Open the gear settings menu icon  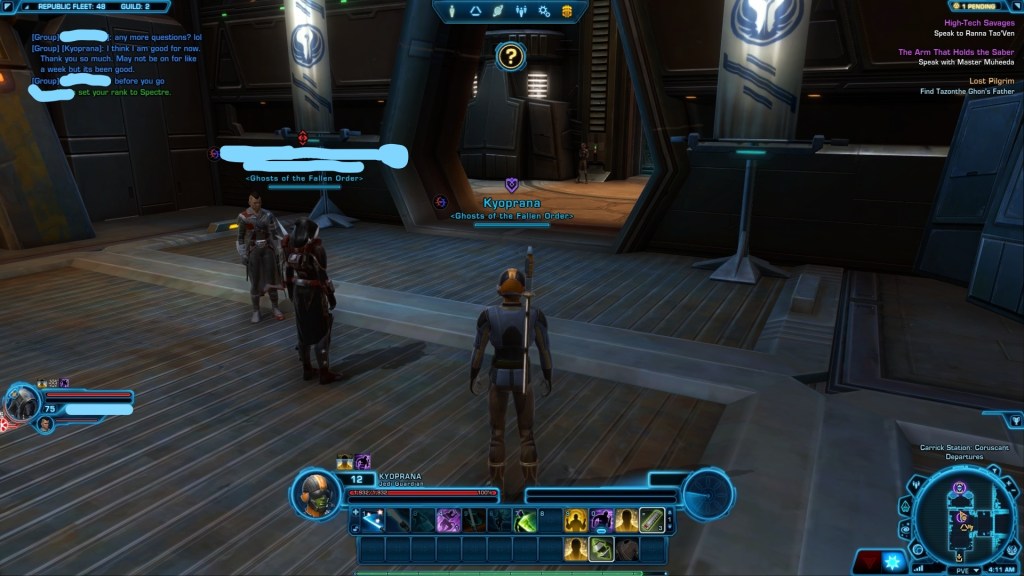pyautogui.click(x=544, y=11)
